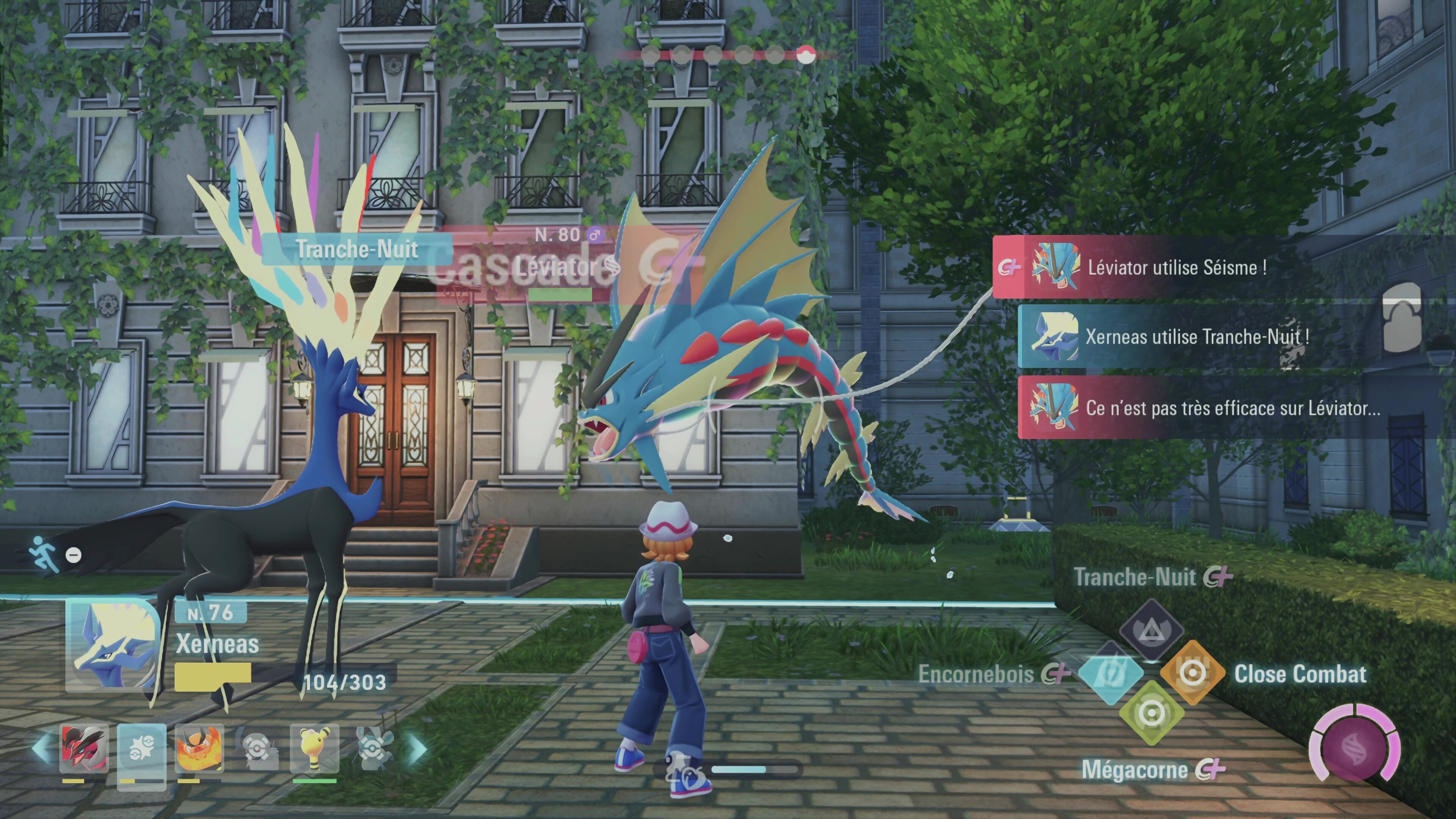
Task: Send out Ampharos from the party bar
Action: [x=314, y=749]
